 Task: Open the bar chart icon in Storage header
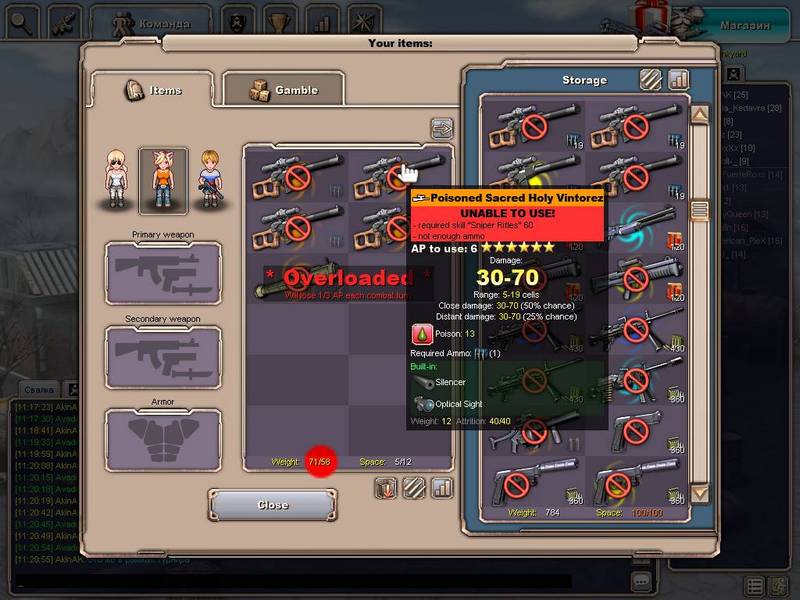point(679,79)
